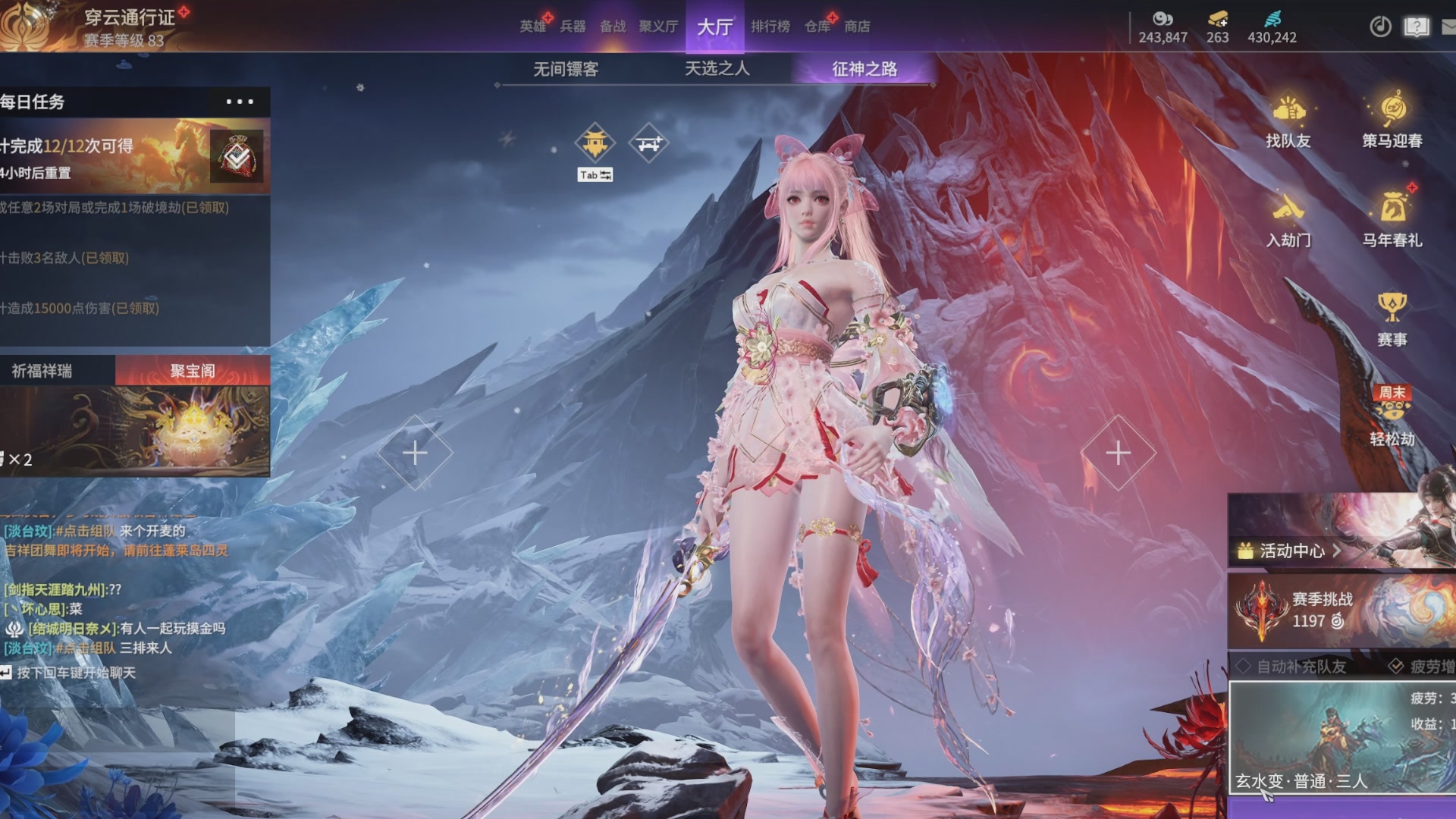
Task: Open the 英雄 heroes menu
Action: 532,27
